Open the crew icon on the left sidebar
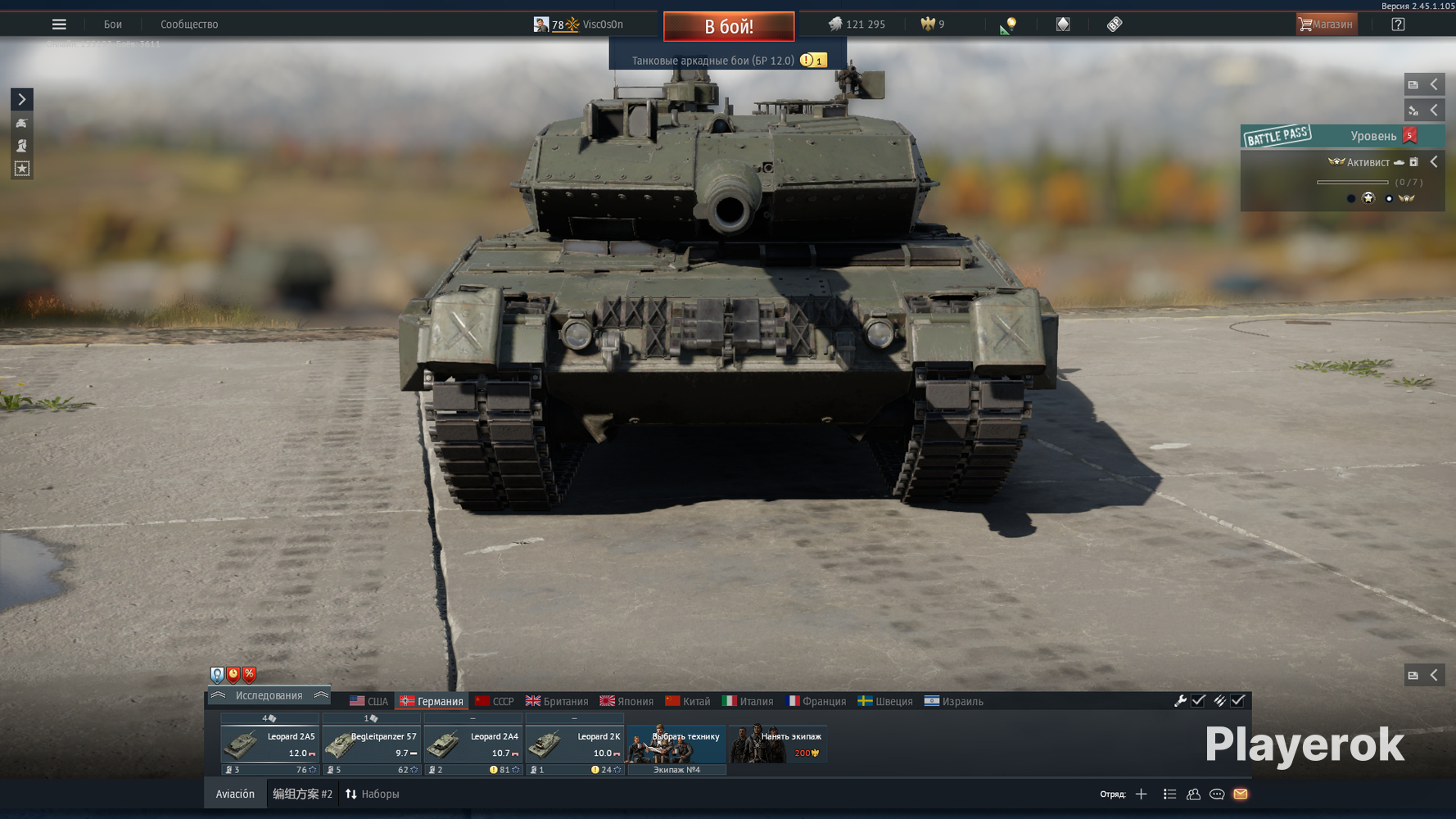1456x819 pixels. [21, 146]
